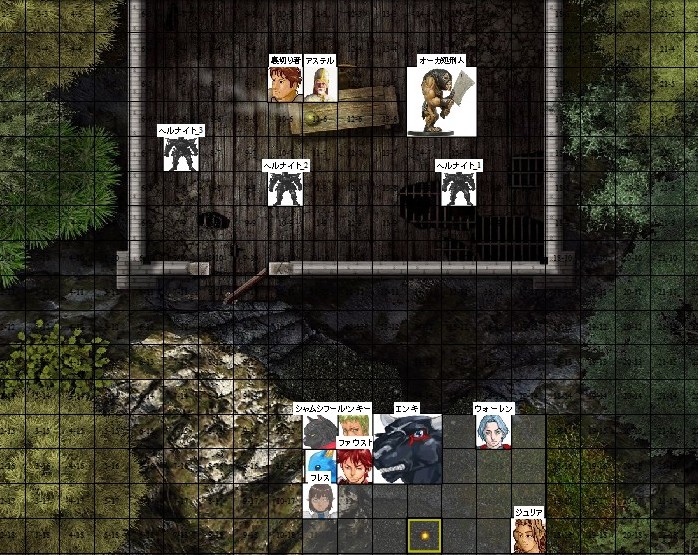Select the 裏切り者 character token
Image resolution: width=698 pixels, height=555 pixels.
[x=285, y=84]
